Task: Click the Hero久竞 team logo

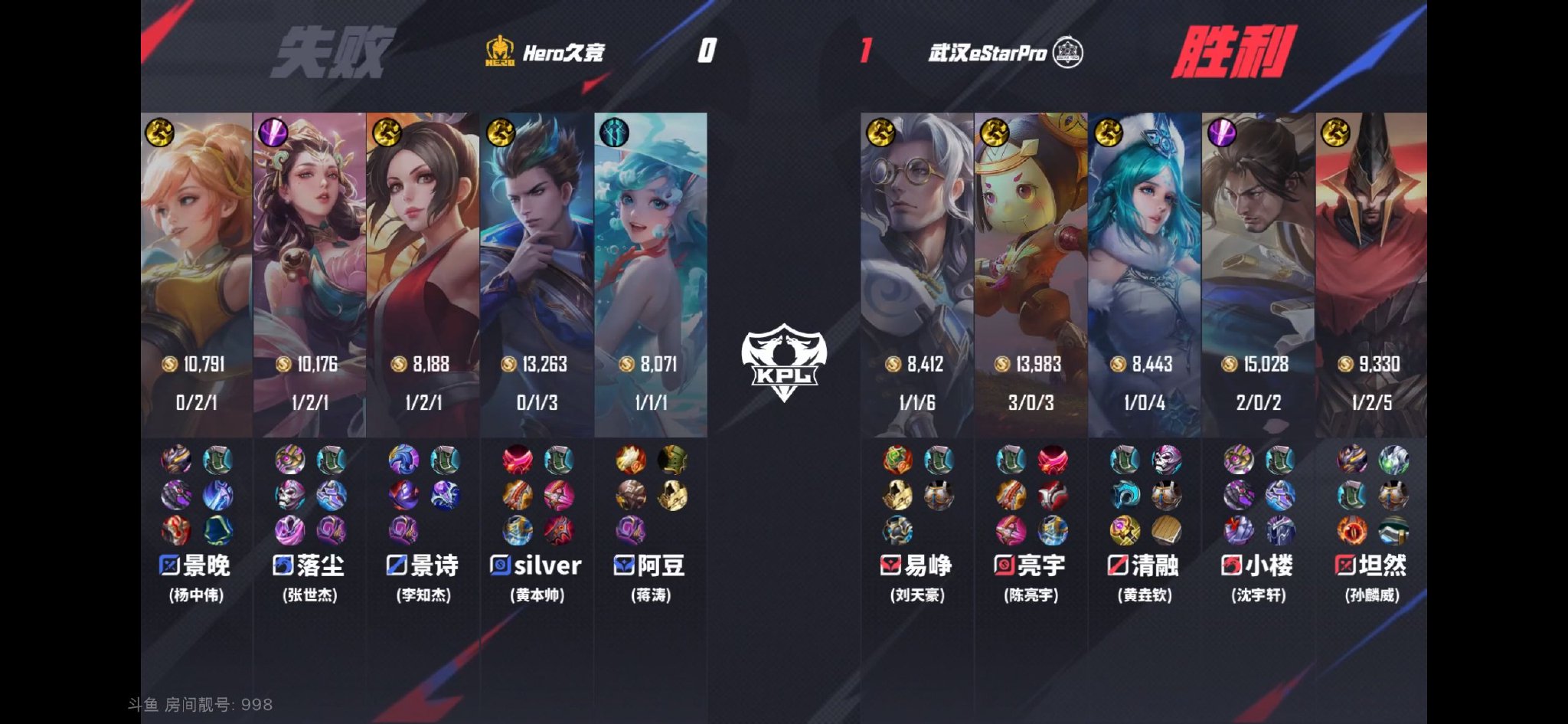Action: pyautogui.click(x=501, y=54)
